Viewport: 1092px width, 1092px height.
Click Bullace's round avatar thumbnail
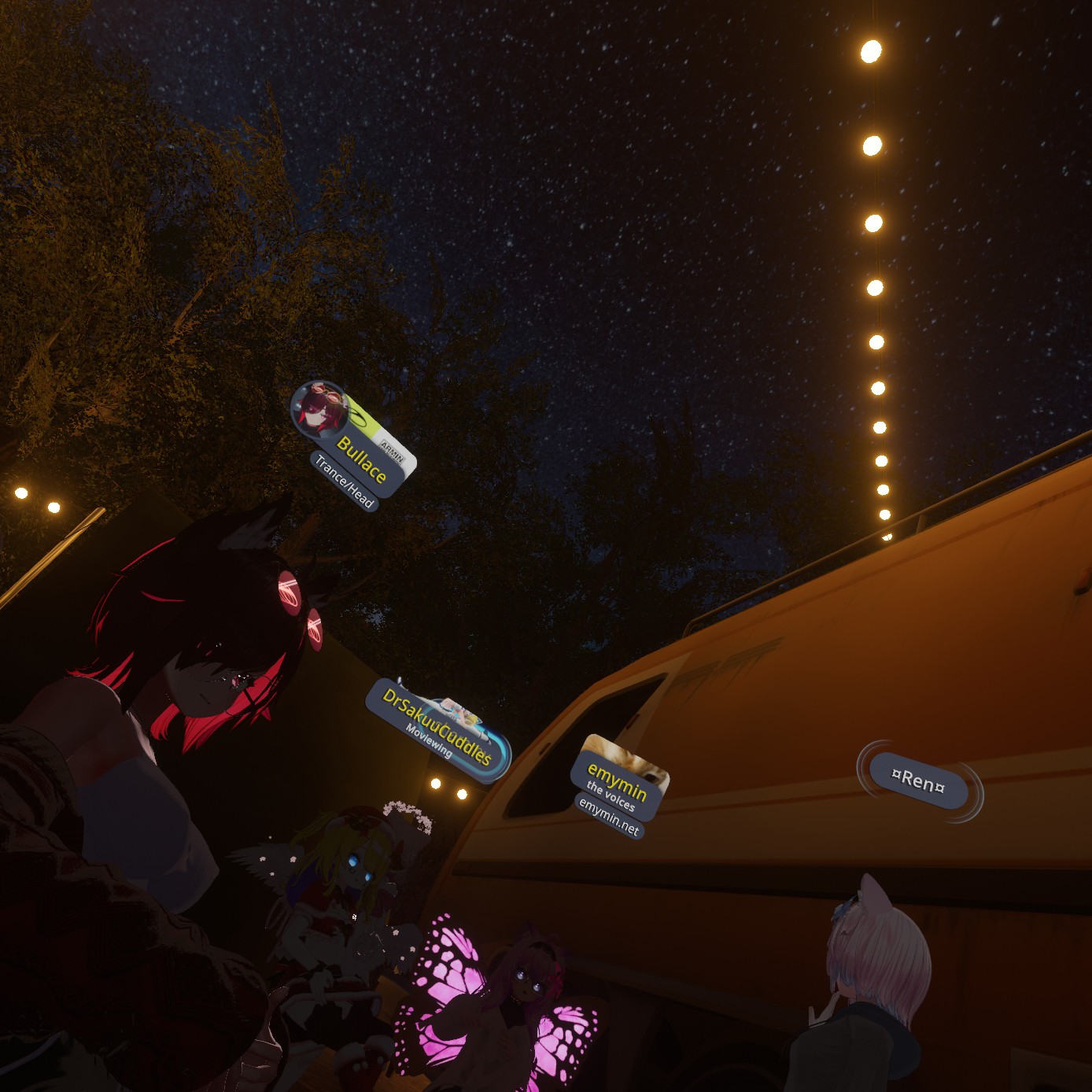319,408
